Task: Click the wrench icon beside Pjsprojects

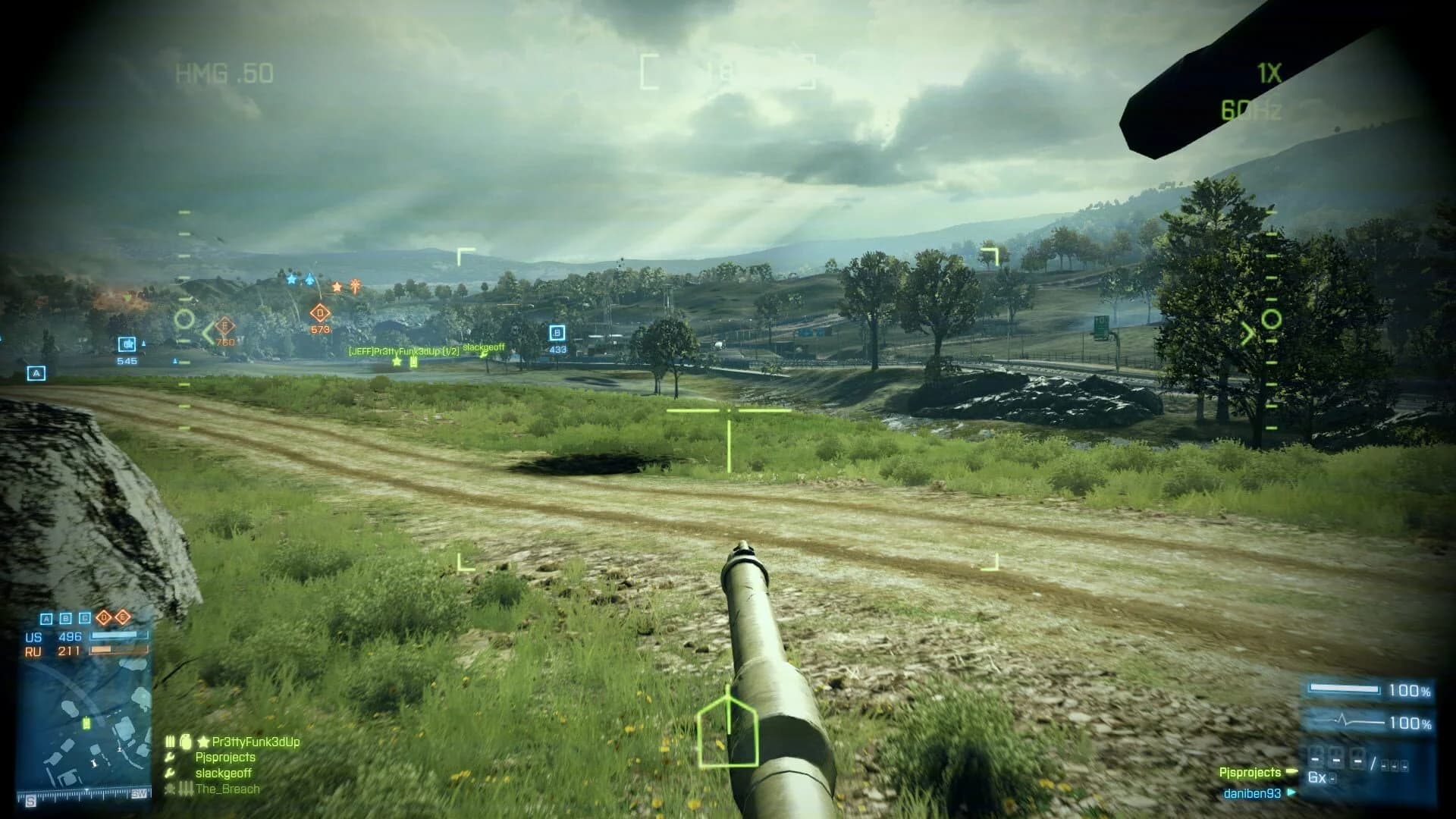Action: (x=169, y=758)
